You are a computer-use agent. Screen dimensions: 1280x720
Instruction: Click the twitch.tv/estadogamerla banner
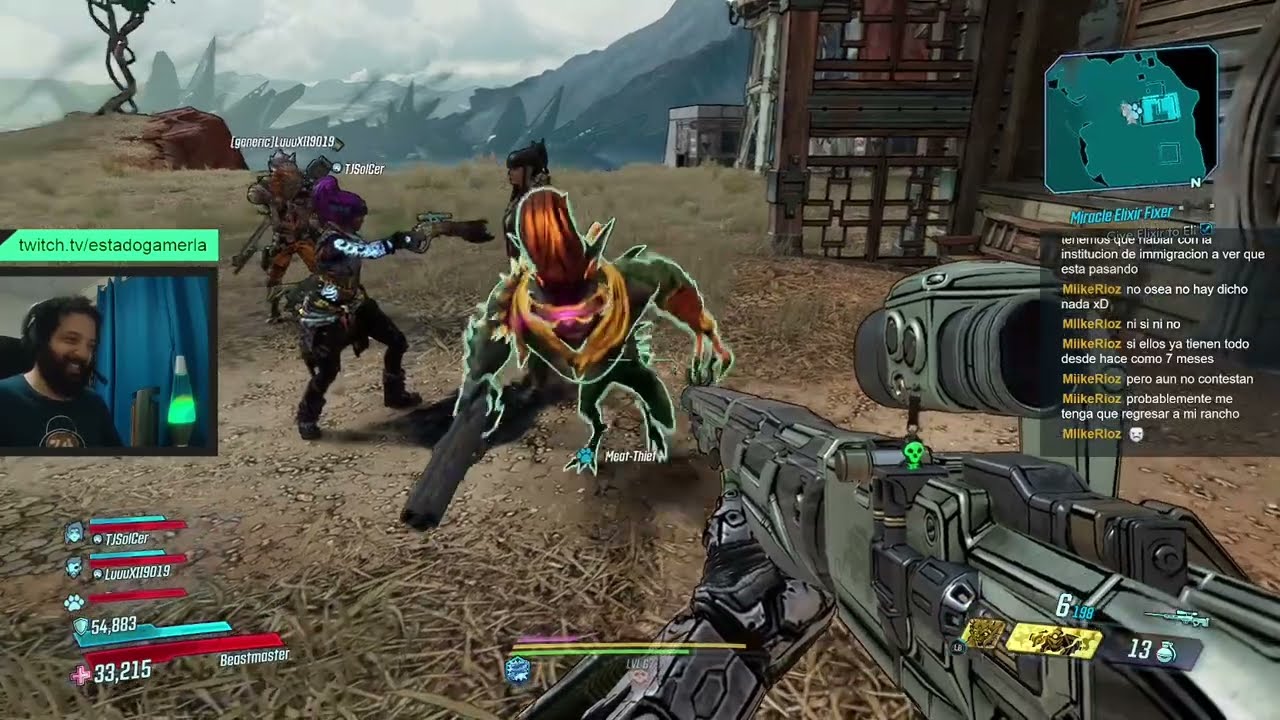[110, 245]
